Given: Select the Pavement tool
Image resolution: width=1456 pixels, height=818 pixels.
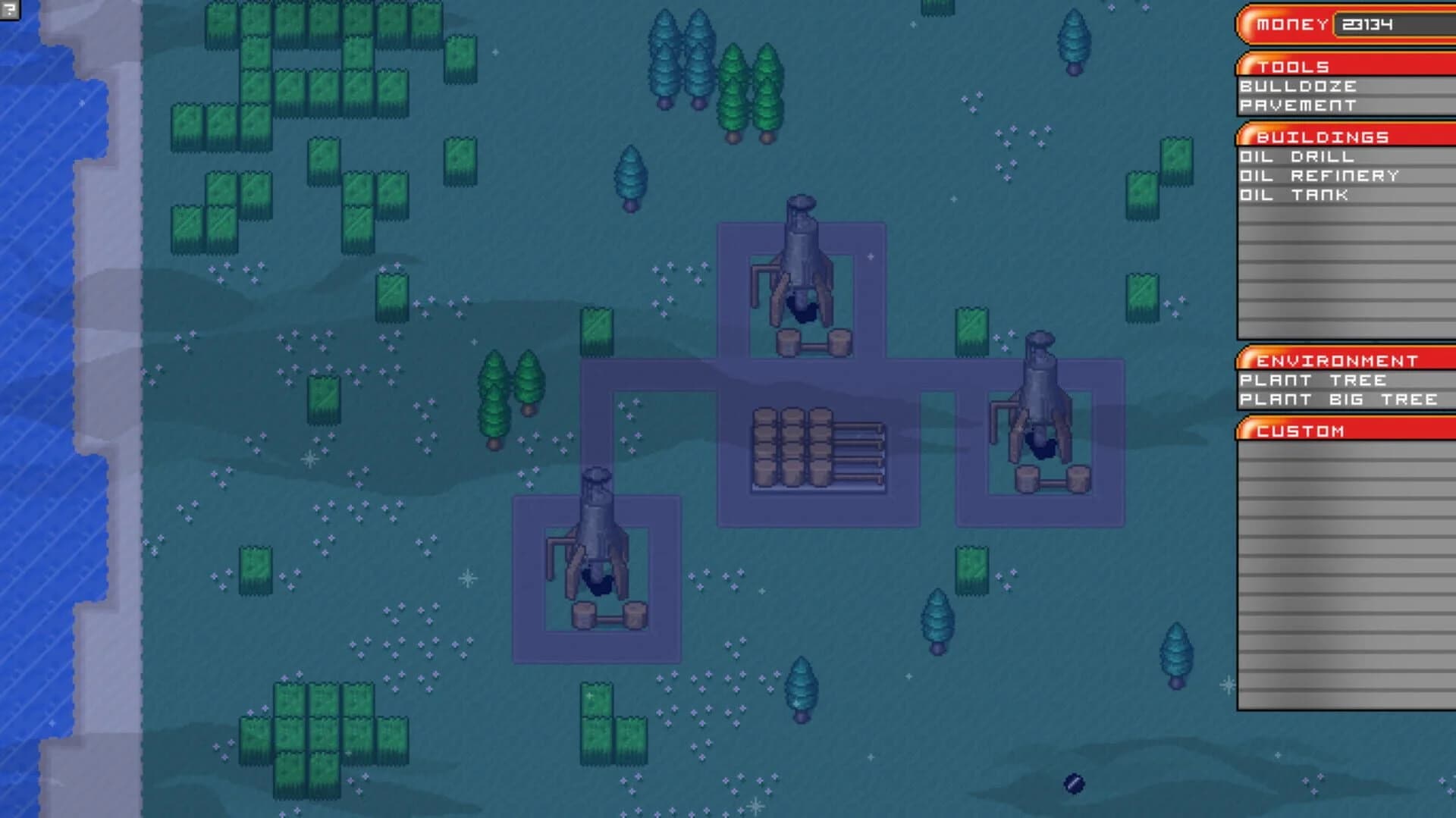Looking at the screenshot, I should click(1298, 105).
